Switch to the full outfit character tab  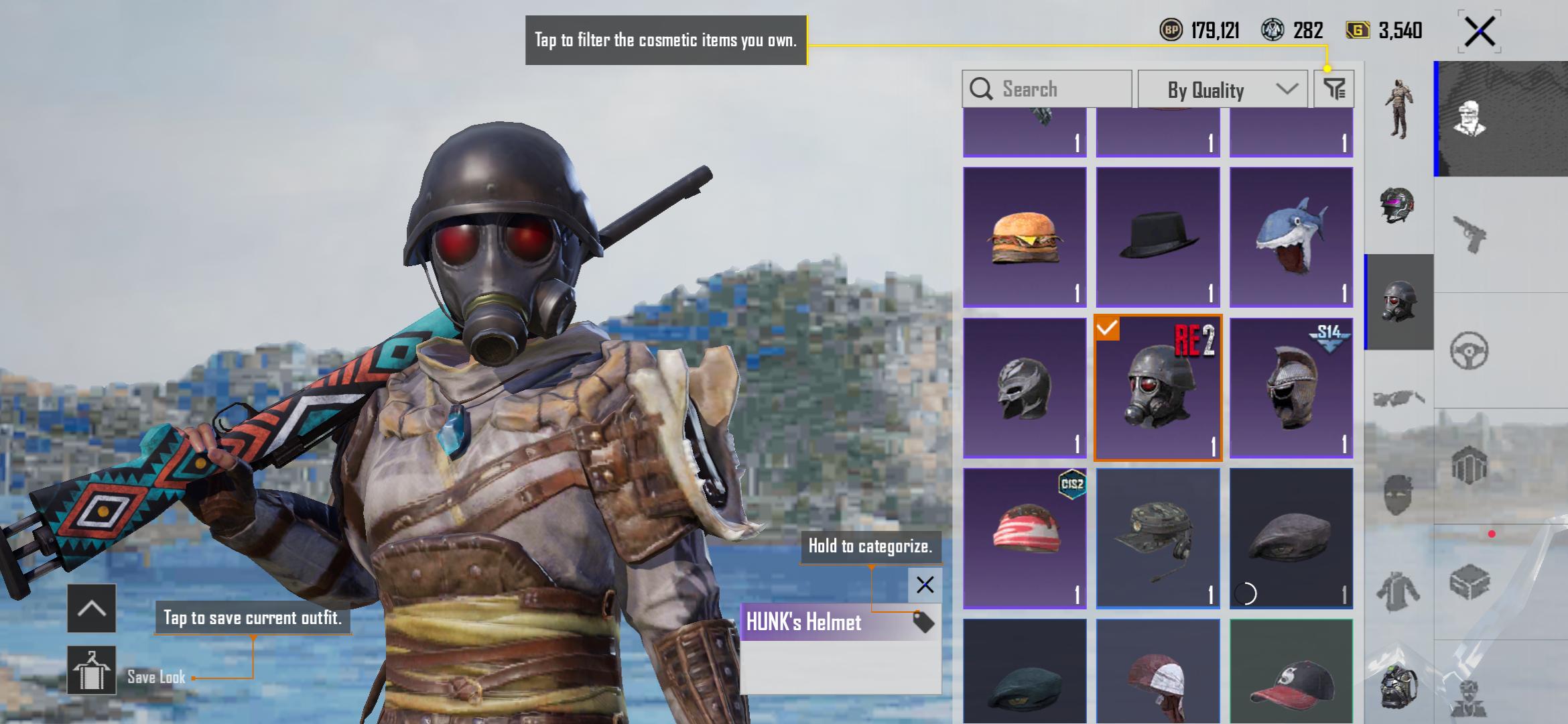1399,109
